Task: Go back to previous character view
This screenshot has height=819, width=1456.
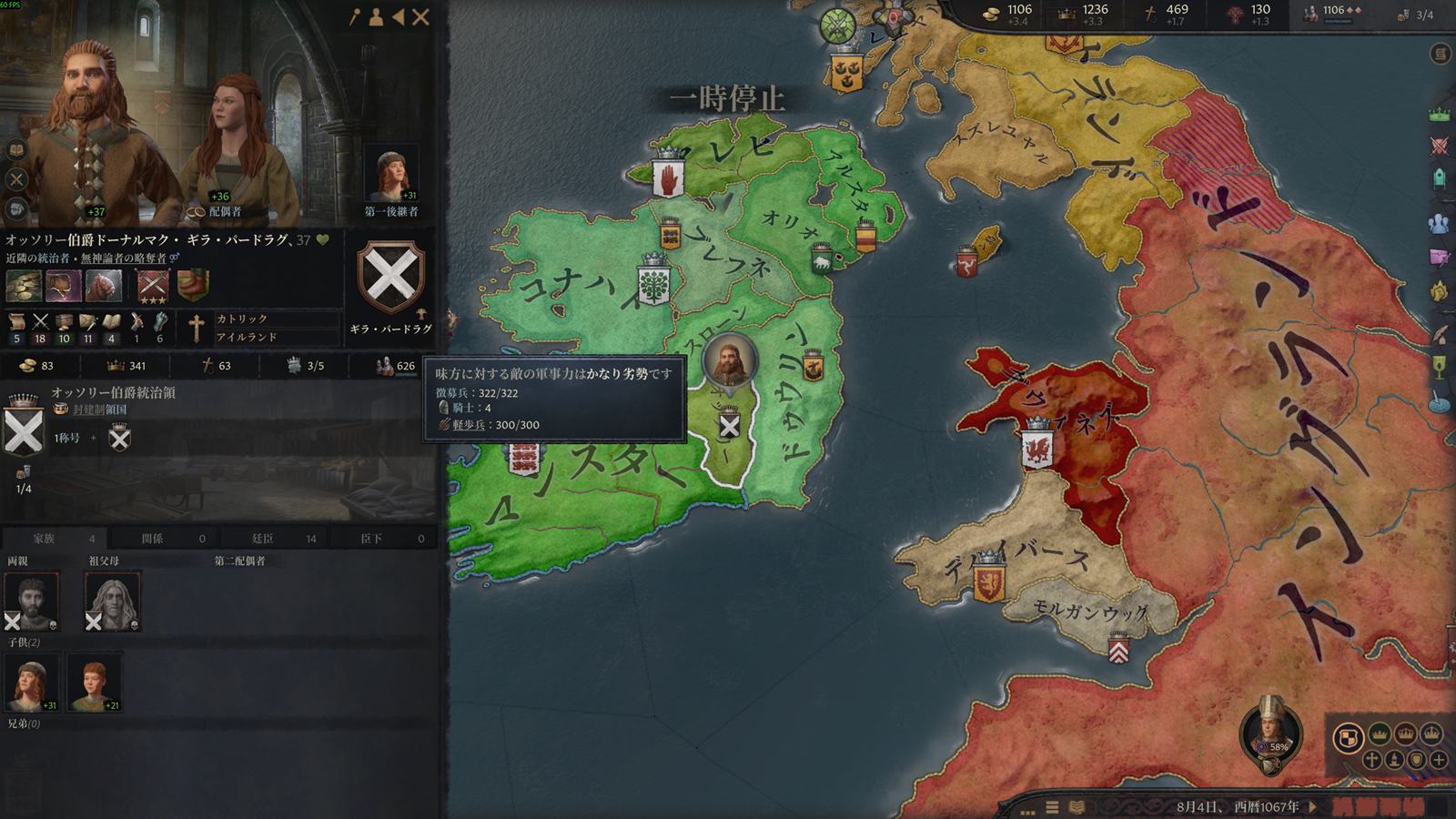Action: pyautogui.click(x=398, y=16)
